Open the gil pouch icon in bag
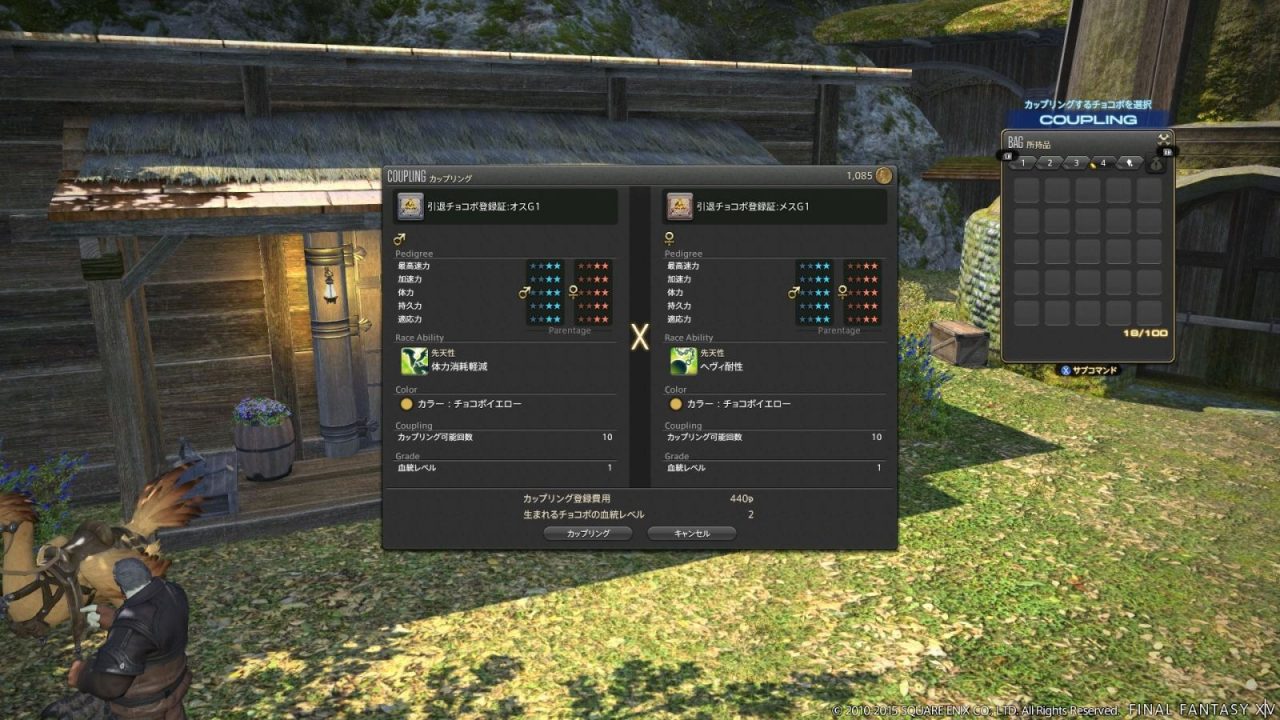The height and width of the screenshot is (720, 1280). (x=1156, y=164)
